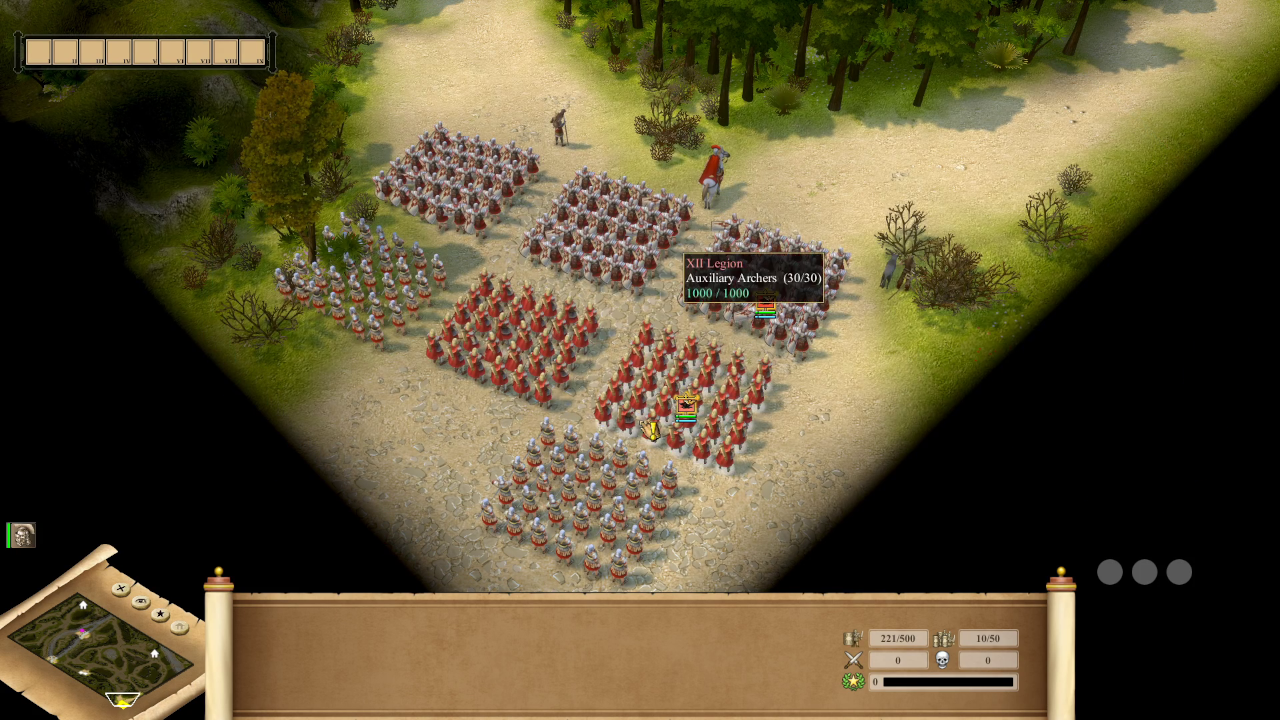Image resolution: width=1280 pixels, height=720 pixels.
Task: Select the temple icon below the minimap star
Action: 178,626
